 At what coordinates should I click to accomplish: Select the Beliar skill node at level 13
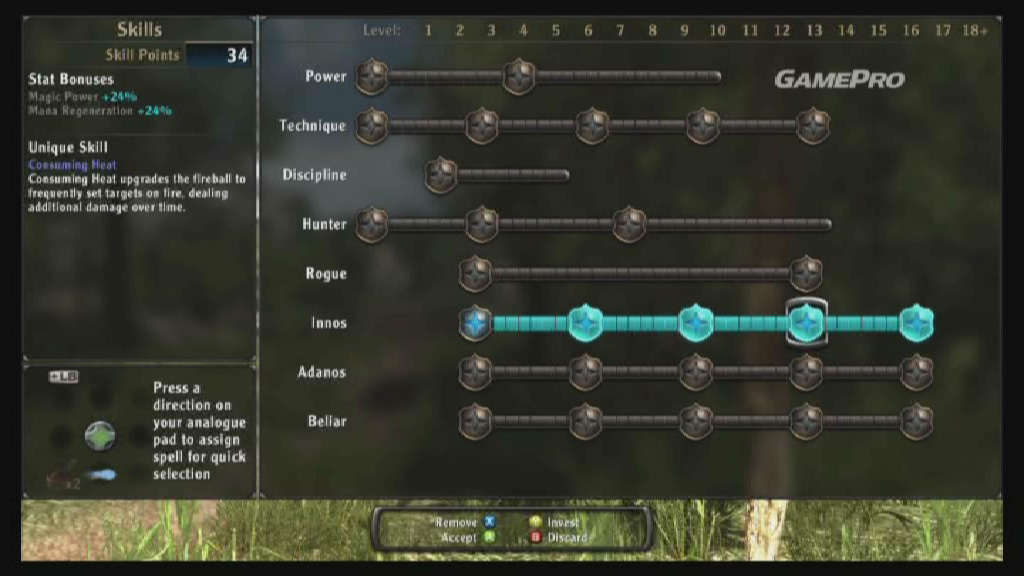[x=806, y=421]
